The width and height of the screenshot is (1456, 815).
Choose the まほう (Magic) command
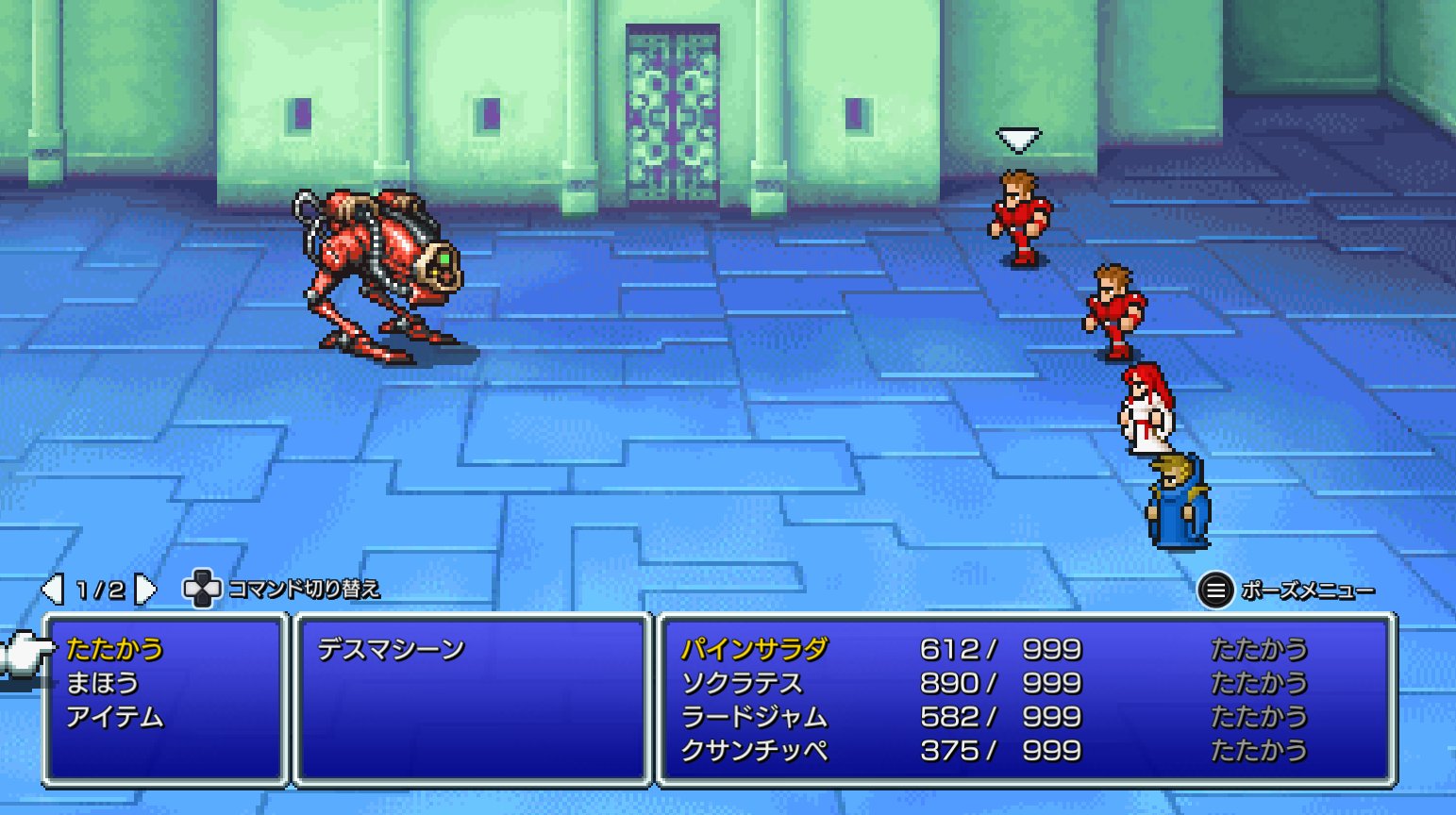coord(102,683)
